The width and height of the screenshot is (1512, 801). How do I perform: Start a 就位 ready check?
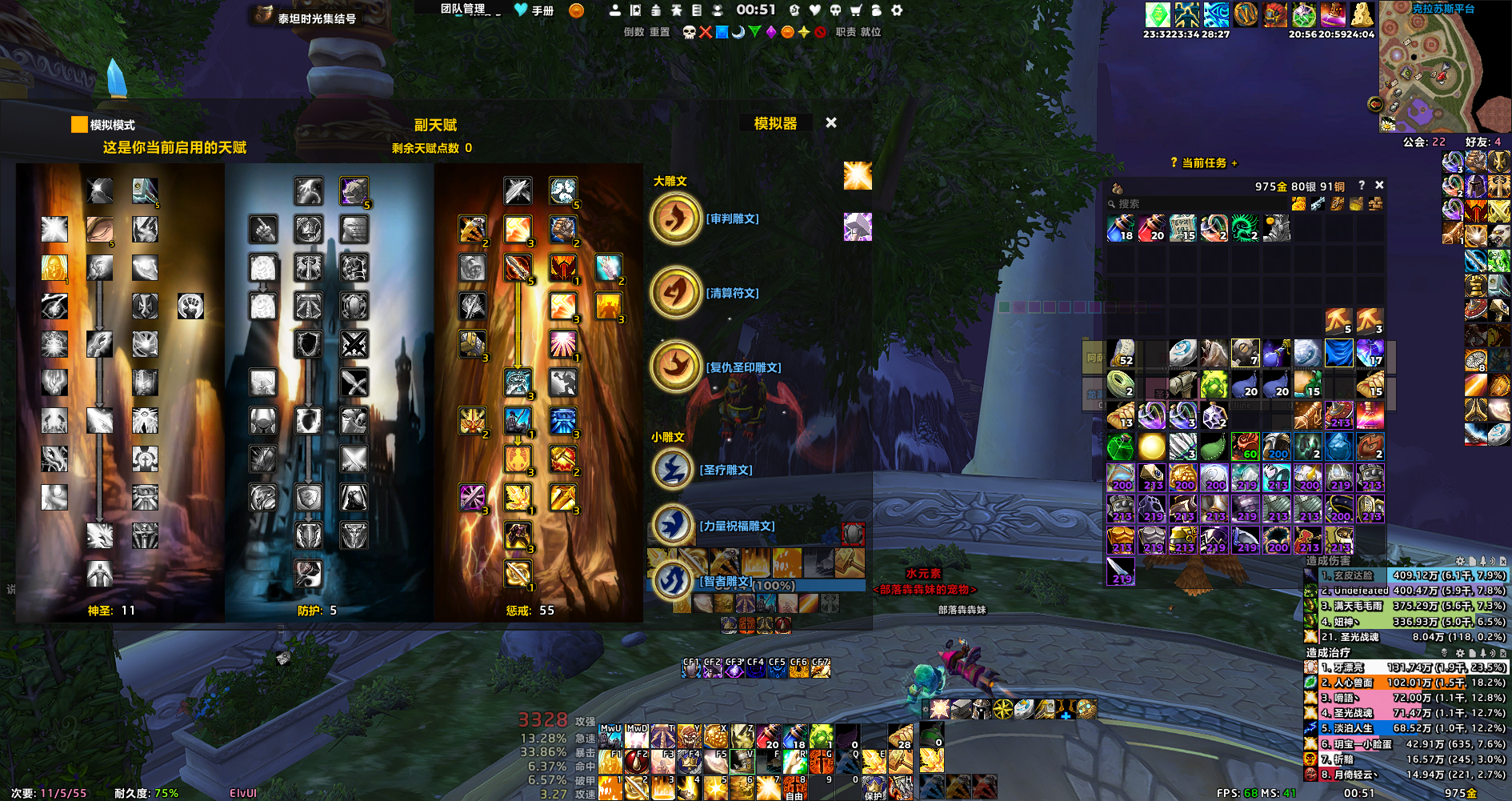[x=870, y=32]
